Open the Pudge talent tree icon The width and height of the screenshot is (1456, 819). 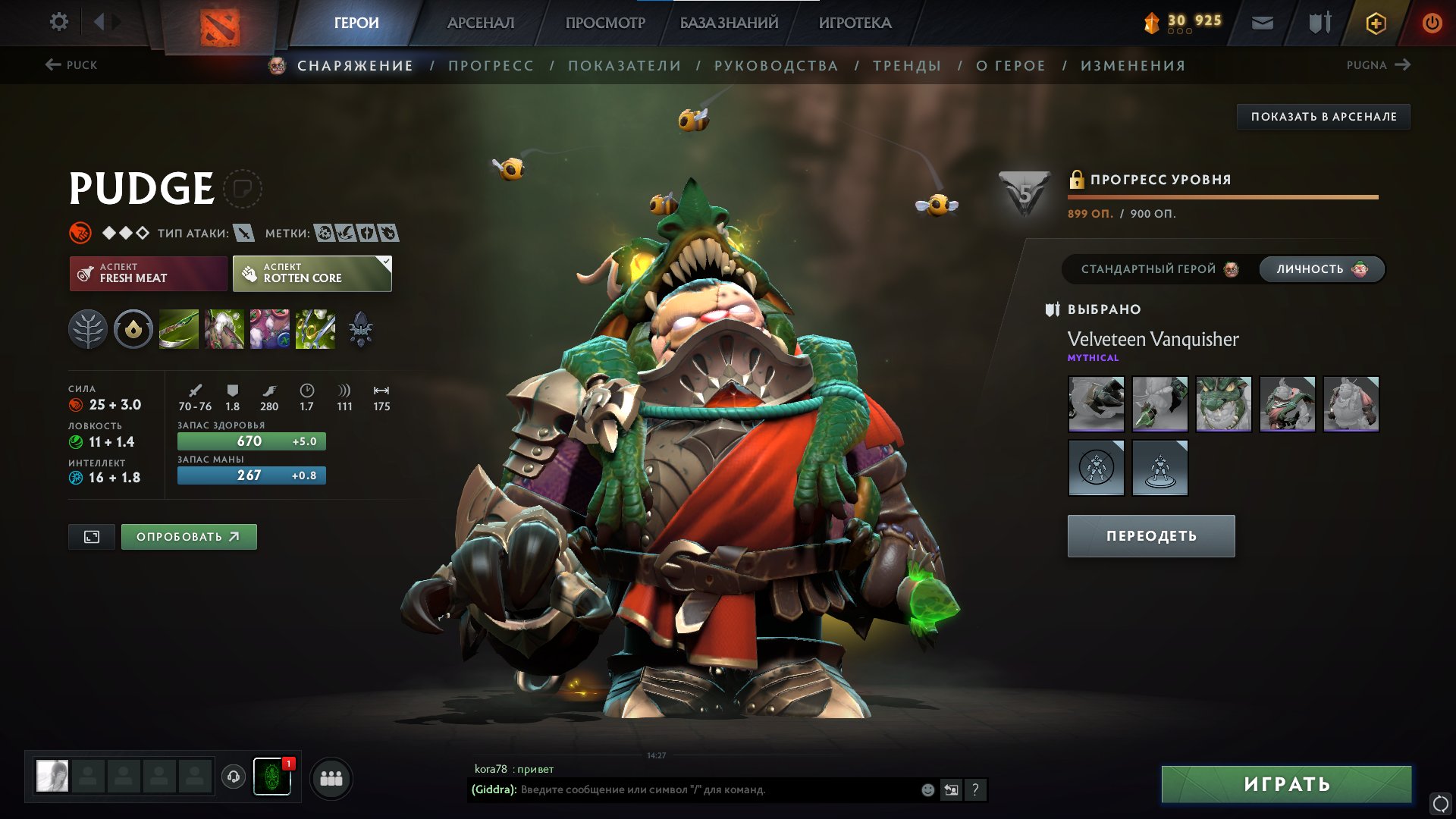[x=89, y=330]
